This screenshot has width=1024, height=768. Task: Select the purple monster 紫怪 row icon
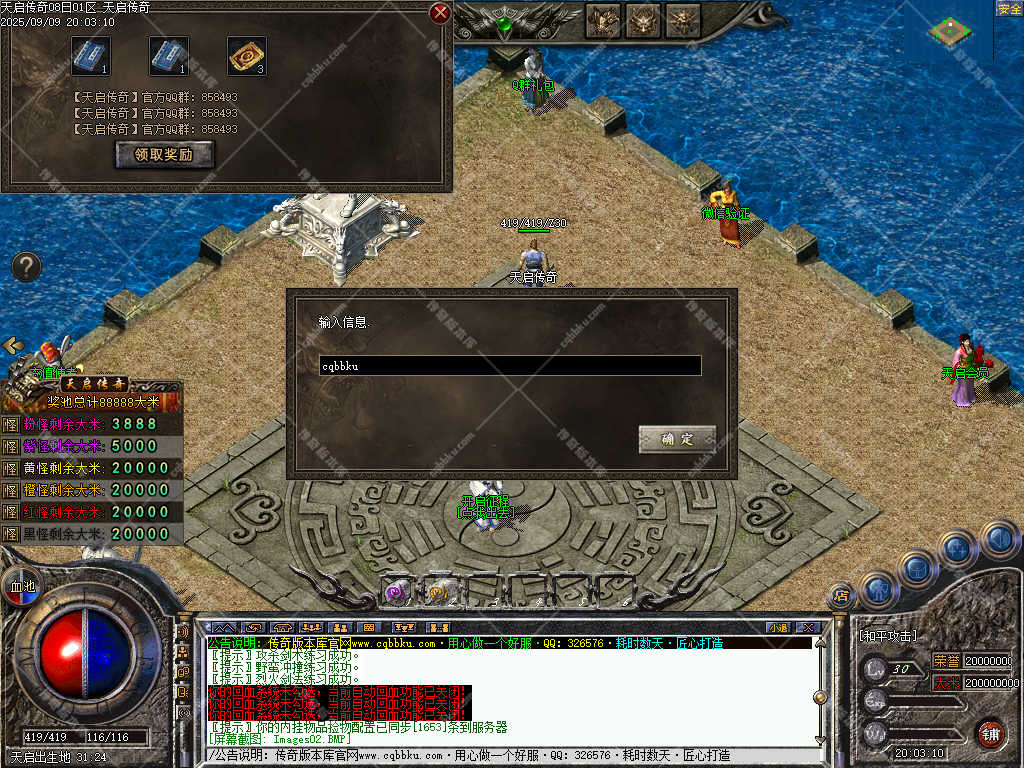pos(10,446)
